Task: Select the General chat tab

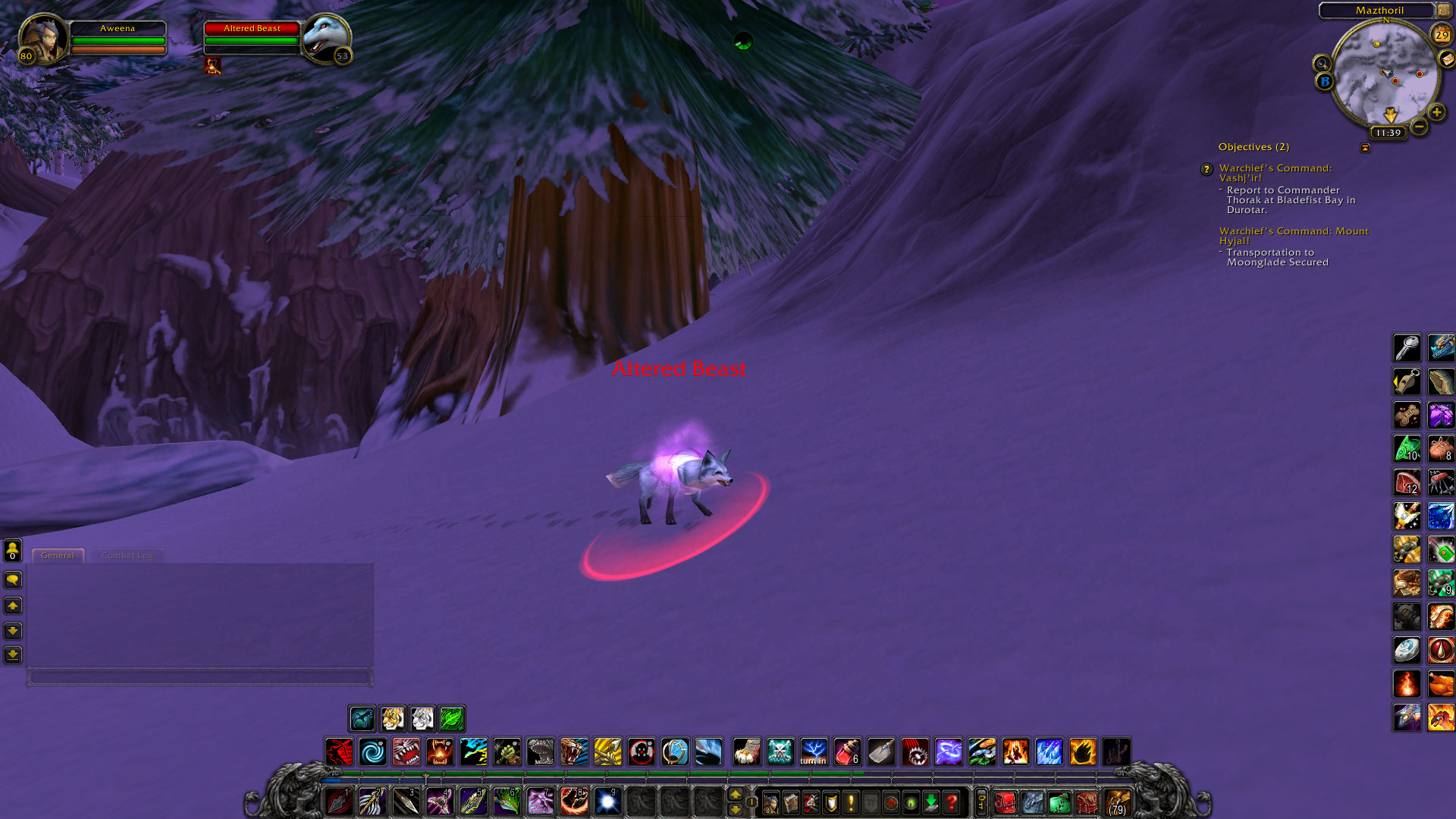Action: tap(58, 555)
